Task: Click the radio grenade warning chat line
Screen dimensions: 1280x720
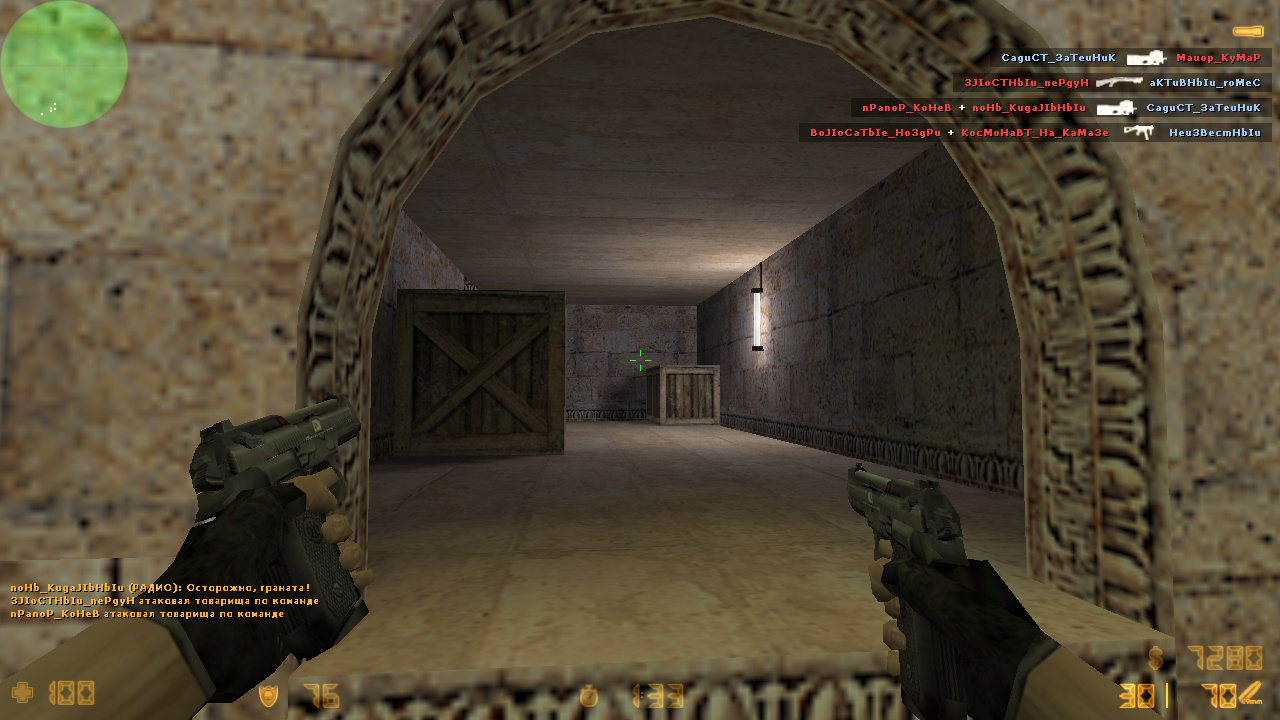Action: click(160, 588)
